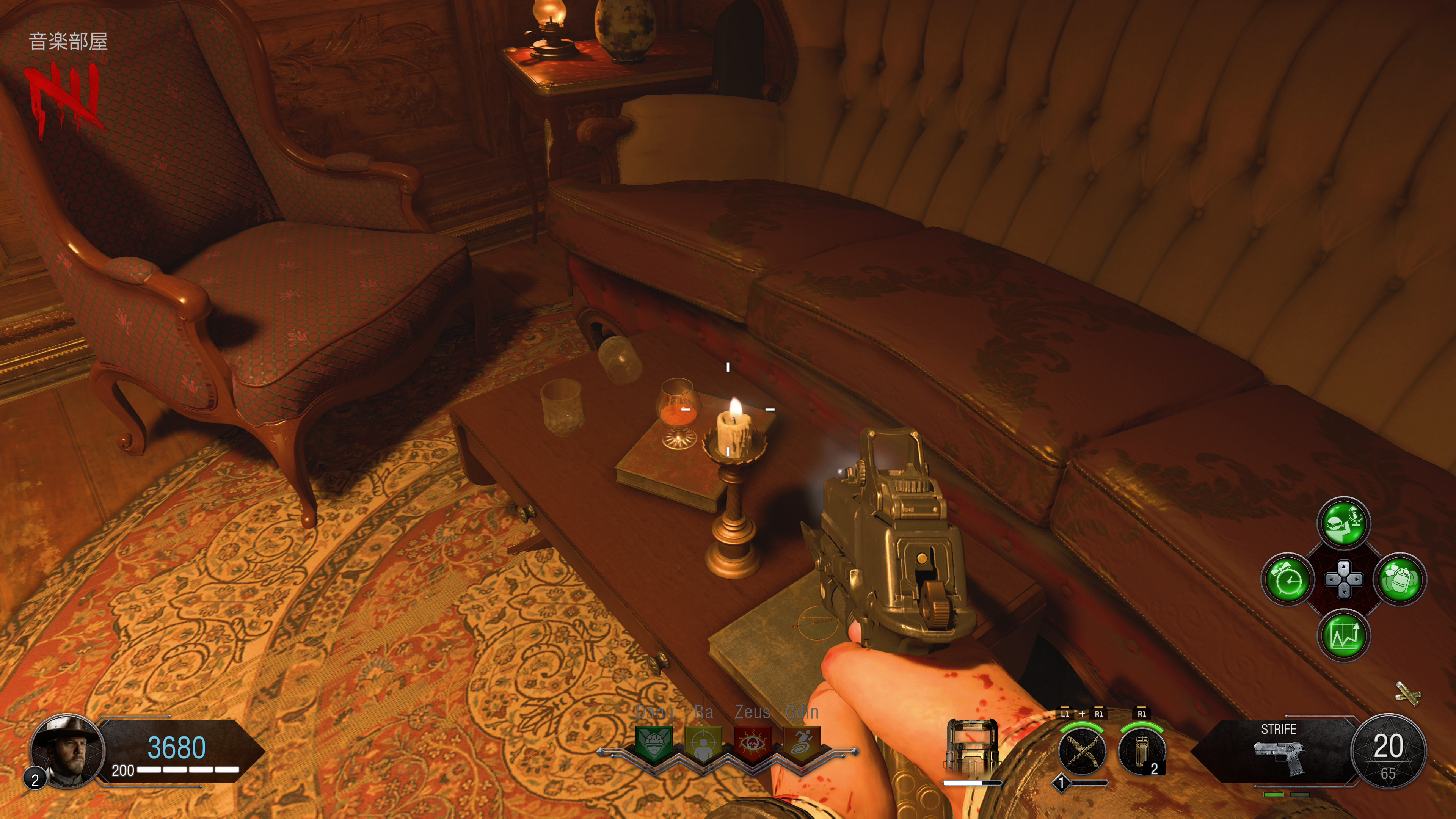This screenshot has width=1456, height=819.
Task: Activate the alarm clock elixir
Action: tap(1288, 580)
